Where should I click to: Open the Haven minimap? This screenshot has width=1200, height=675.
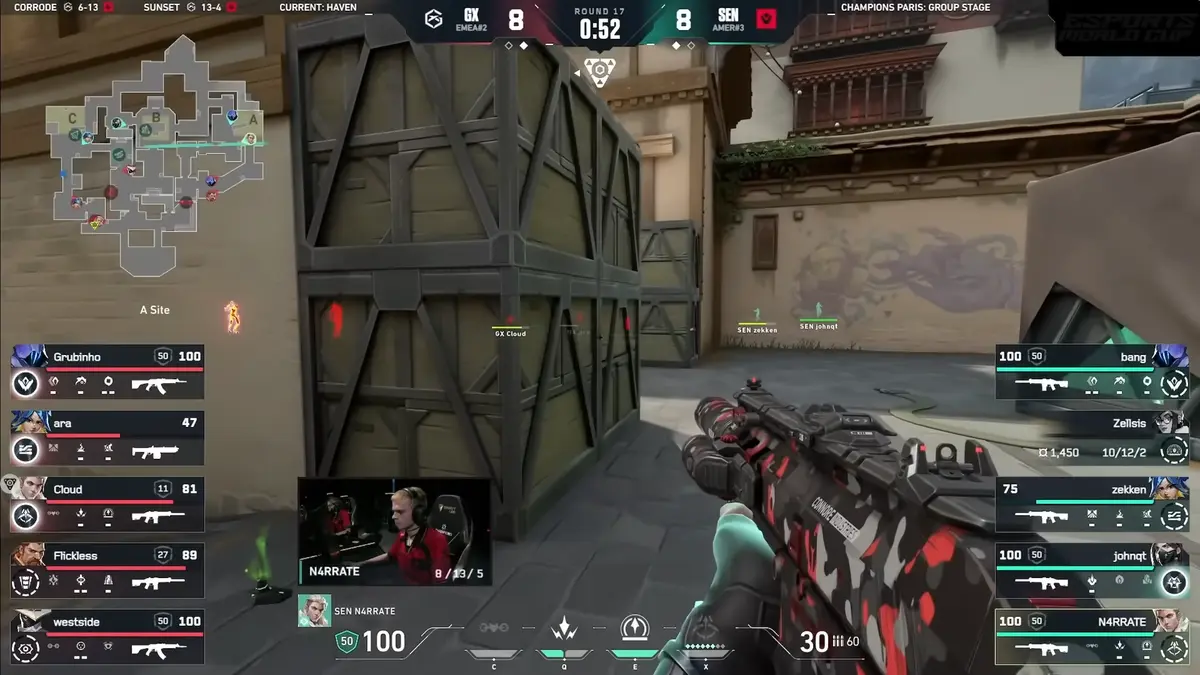pyautogui.click(x=155, y=155)
